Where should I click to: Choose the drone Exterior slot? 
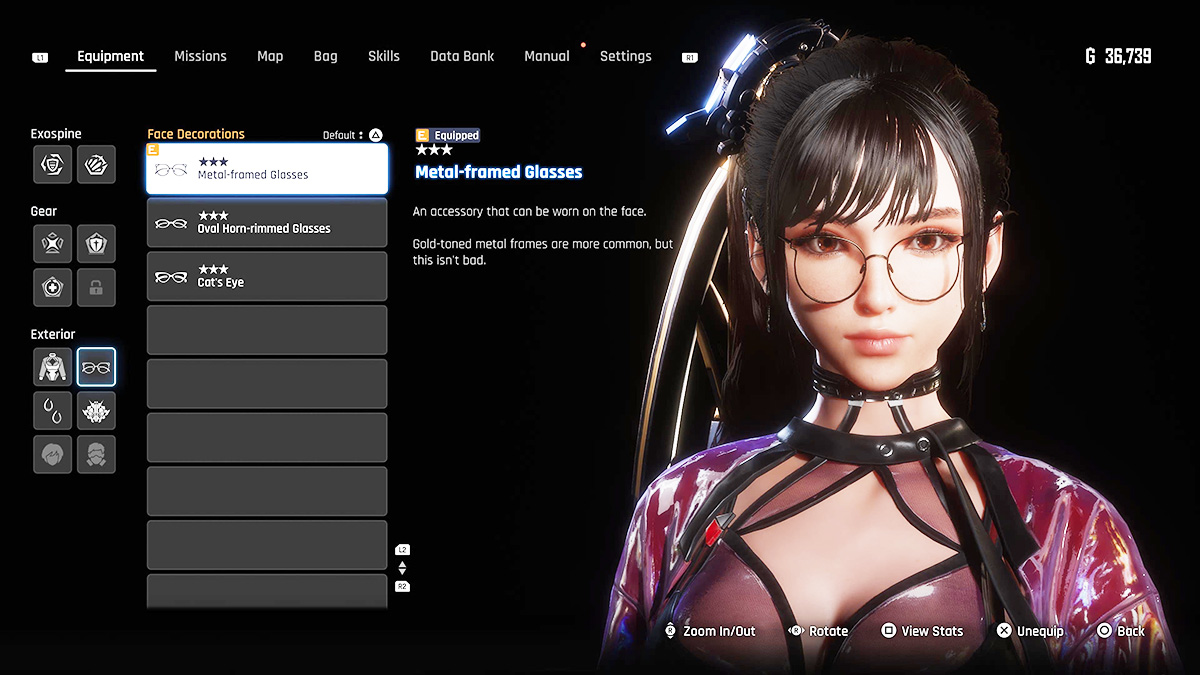(x=96, y=411)
